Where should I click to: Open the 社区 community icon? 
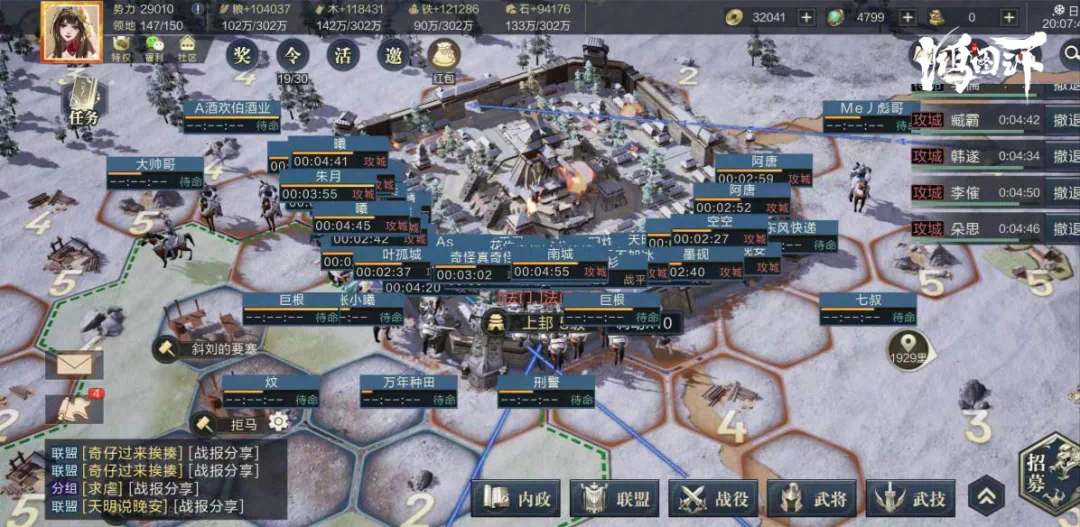click(187, 50)
